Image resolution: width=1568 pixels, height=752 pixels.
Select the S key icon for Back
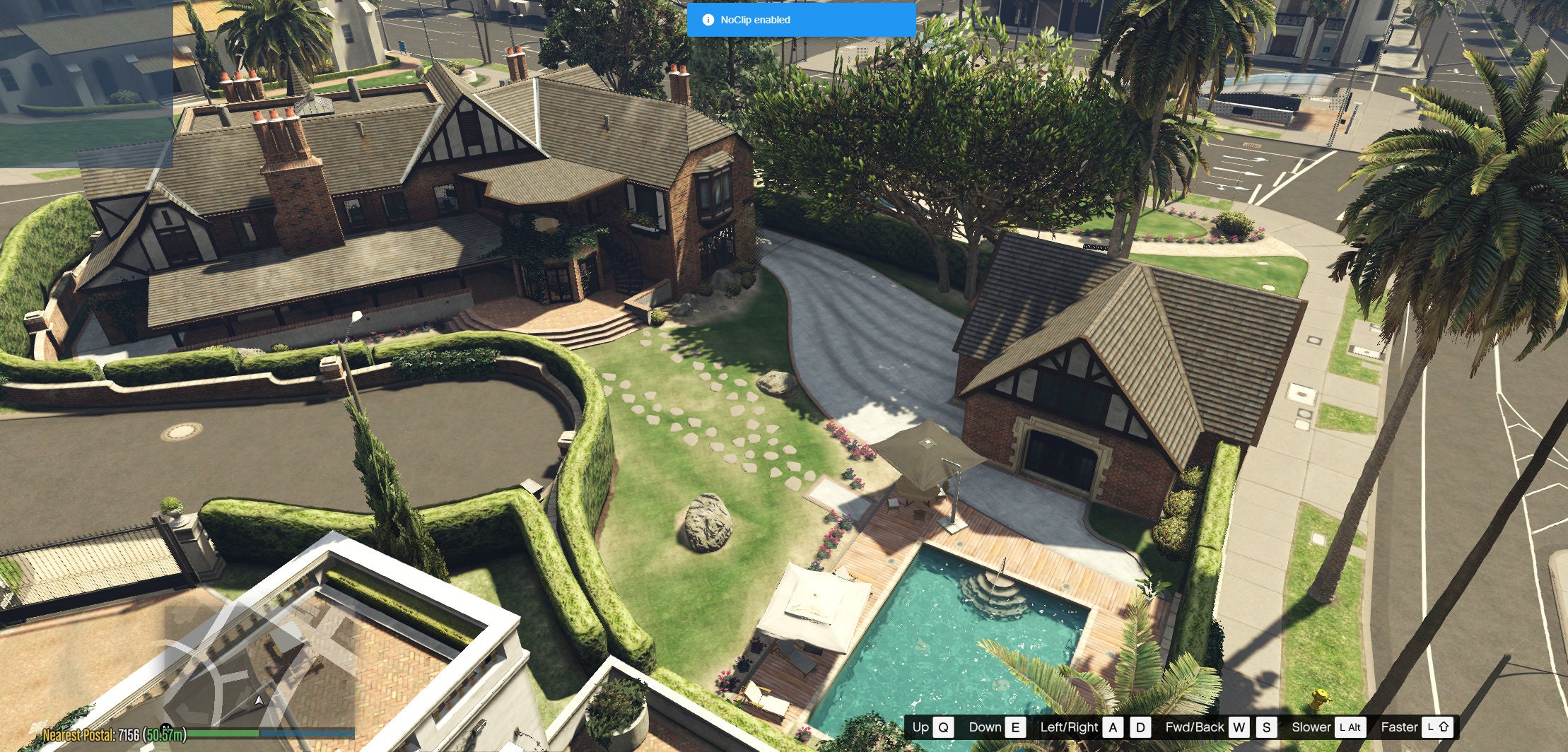tap(1266, 727)
